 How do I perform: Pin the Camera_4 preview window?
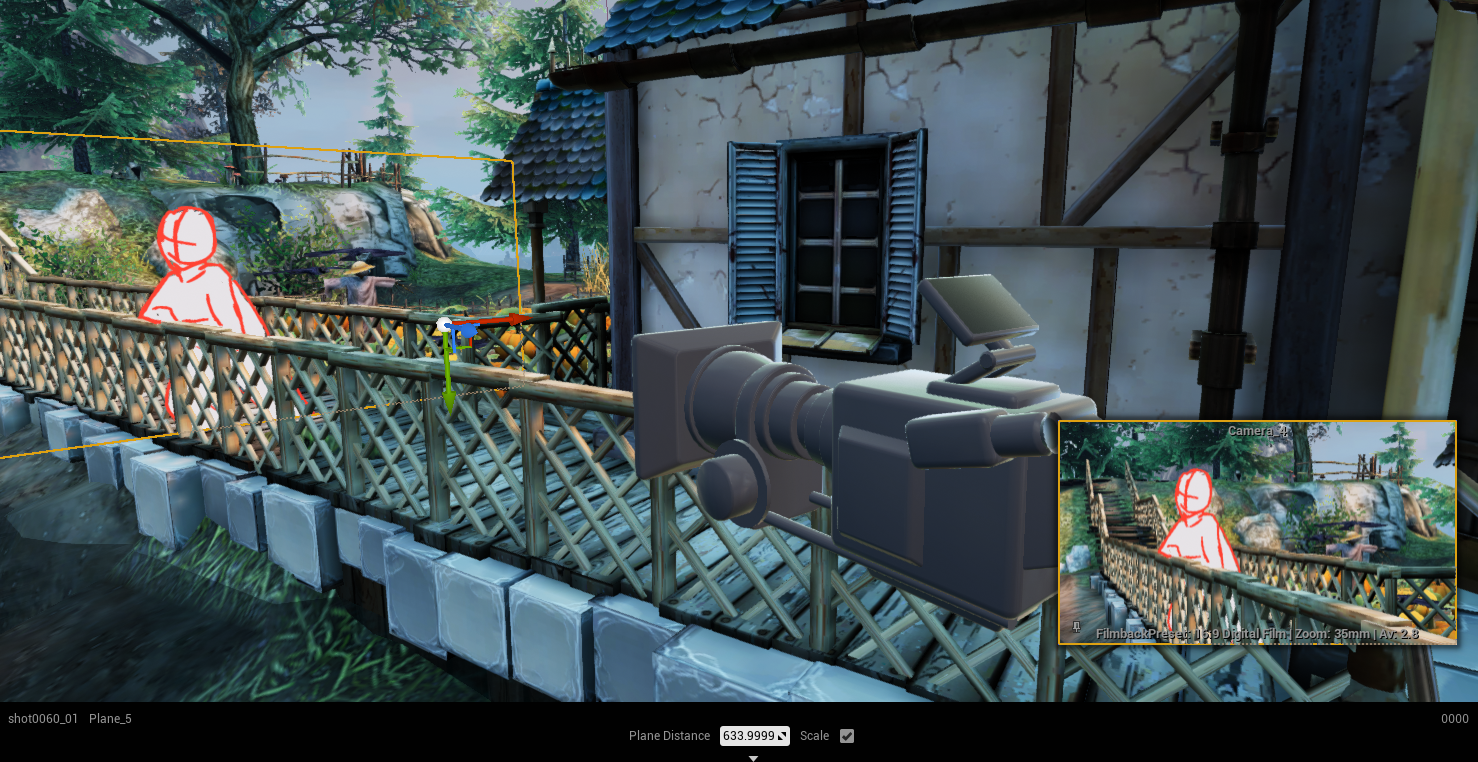1075,628
